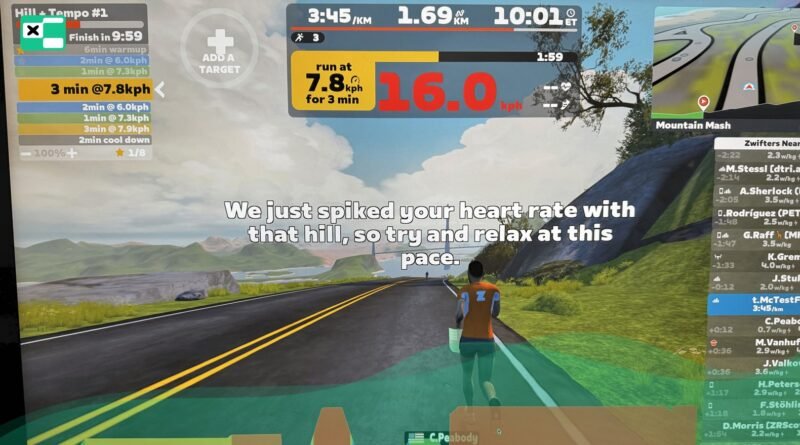
Task: Decrease workout intensity with minus button
Action: coord(27,153)
